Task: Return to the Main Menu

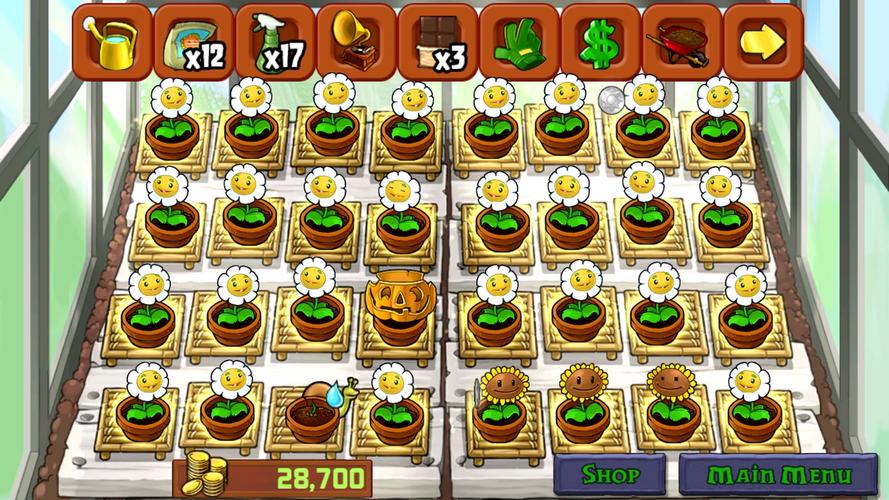Action: click(x=779, y=474)
